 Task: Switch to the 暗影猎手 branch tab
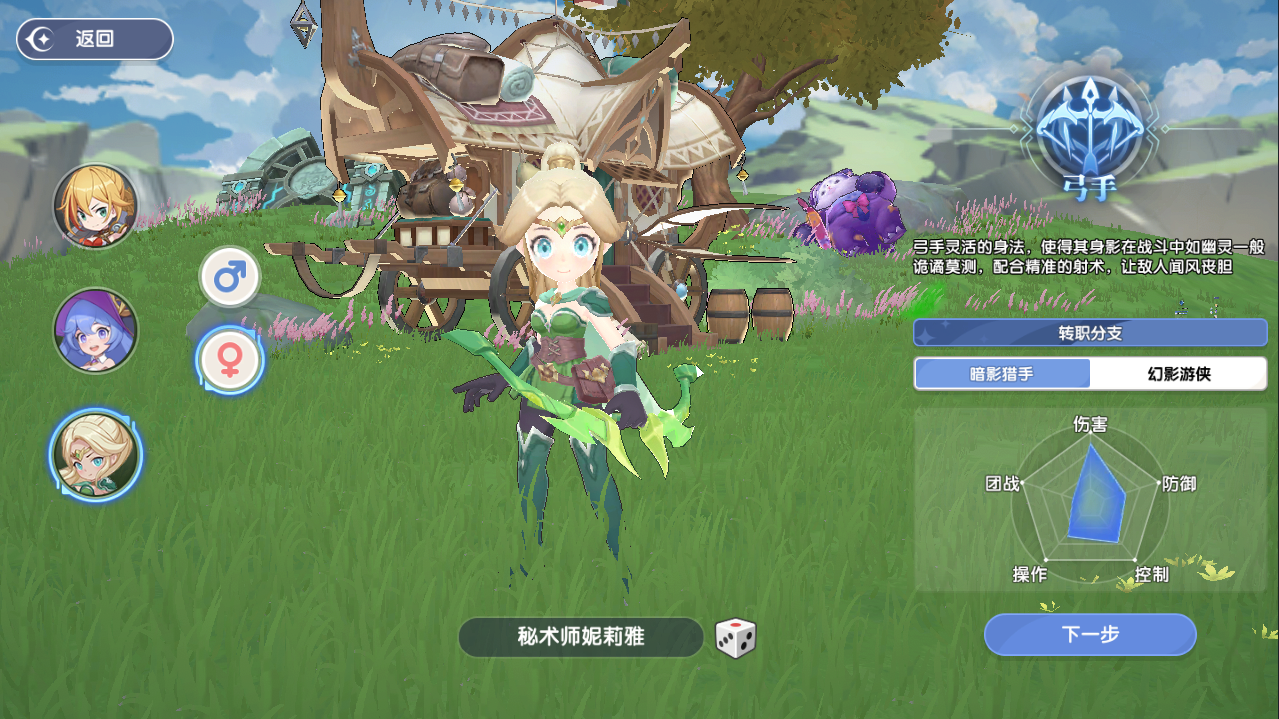point(1002,374)
